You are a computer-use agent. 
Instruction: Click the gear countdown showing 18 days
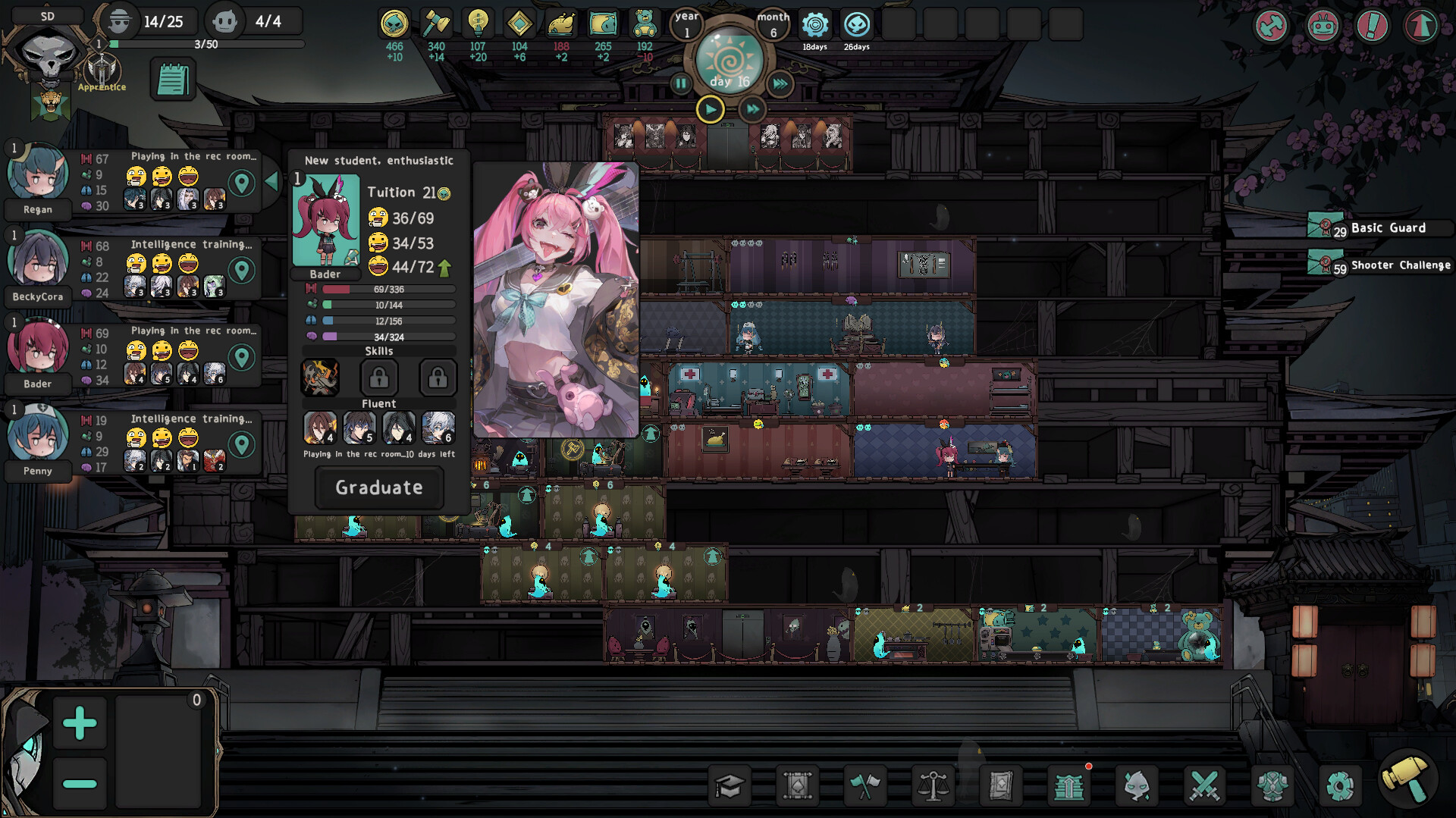click(816, 24)
